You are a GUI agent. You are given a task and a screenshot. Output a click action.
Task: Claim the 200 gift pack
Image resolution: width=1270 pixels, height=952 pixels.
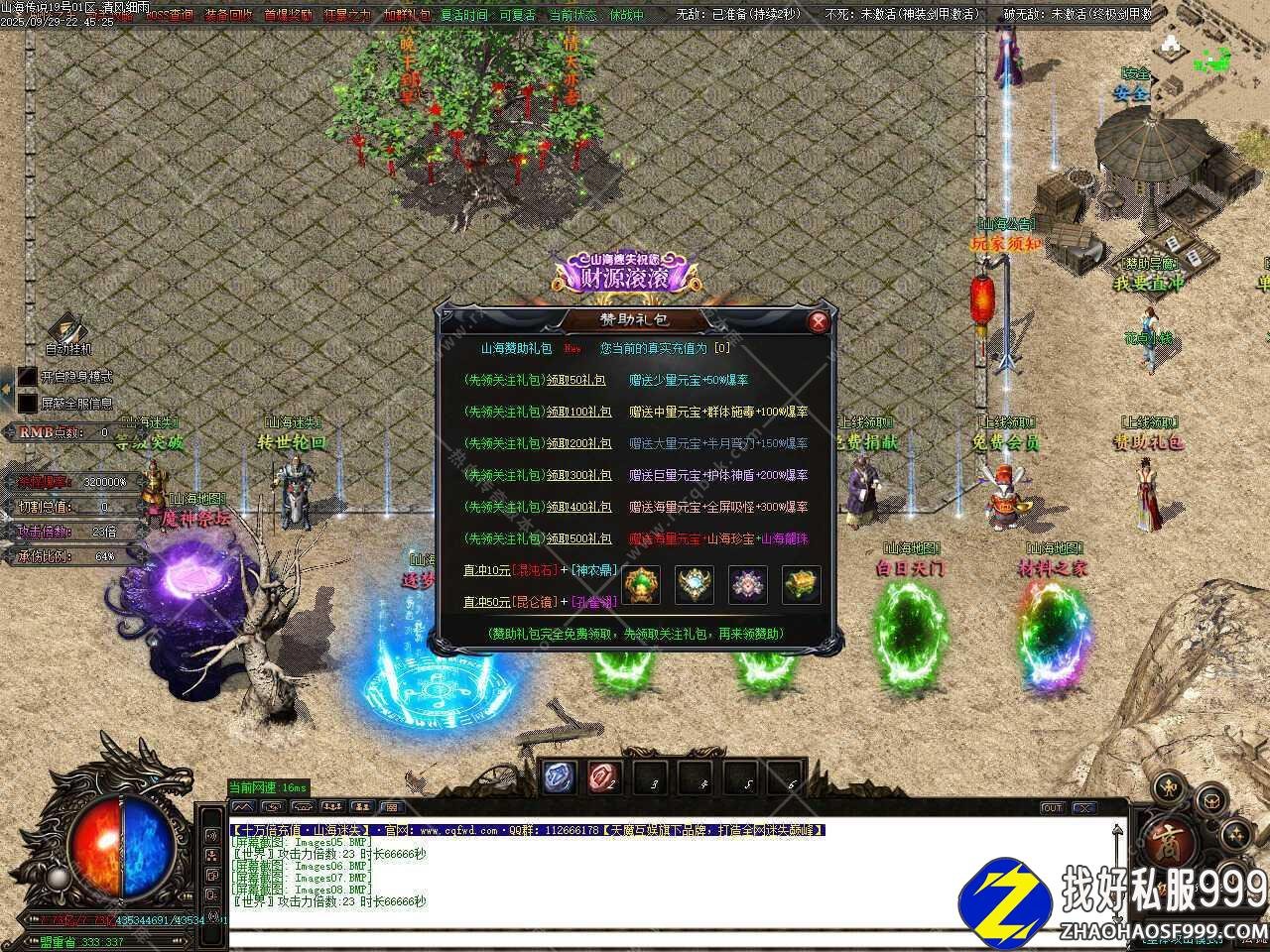(581, 443)
